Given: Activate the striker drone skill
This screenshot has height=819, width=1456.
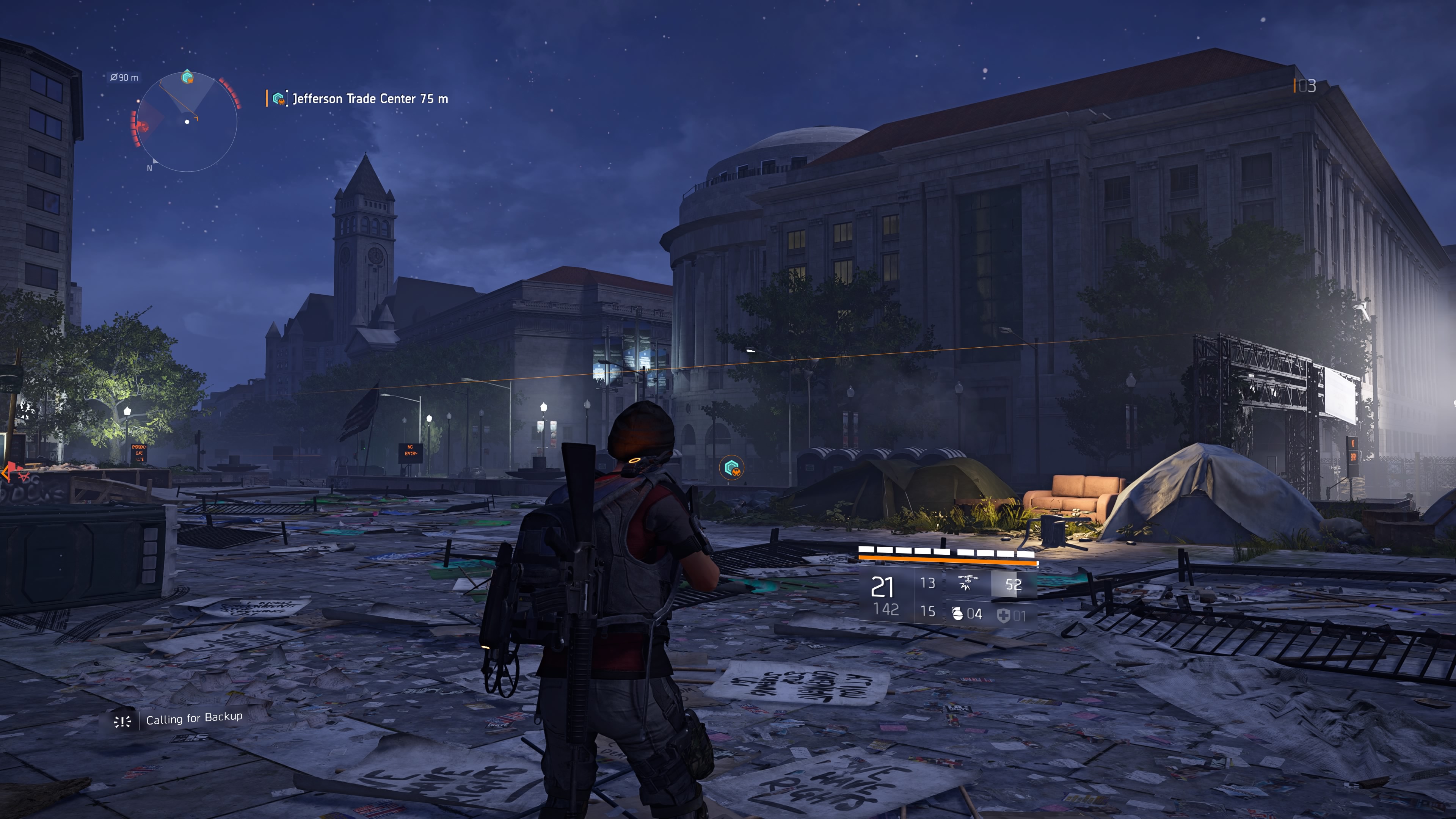Looking at the screenshot, I should pos(967,583).
